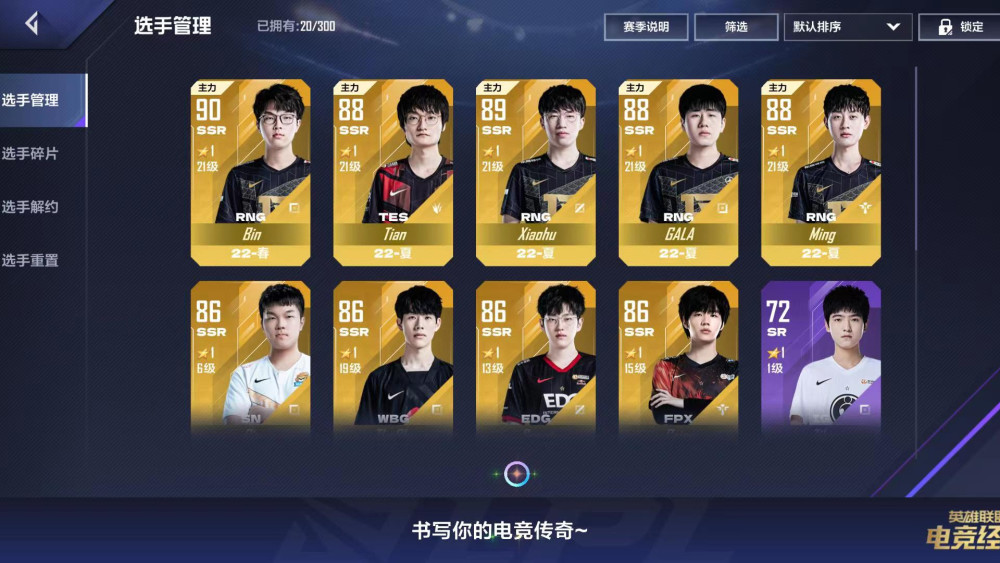Choose the purple 72 SR player card
The height and width of the screenshot is (563, 1000).
tap(821, 355)
